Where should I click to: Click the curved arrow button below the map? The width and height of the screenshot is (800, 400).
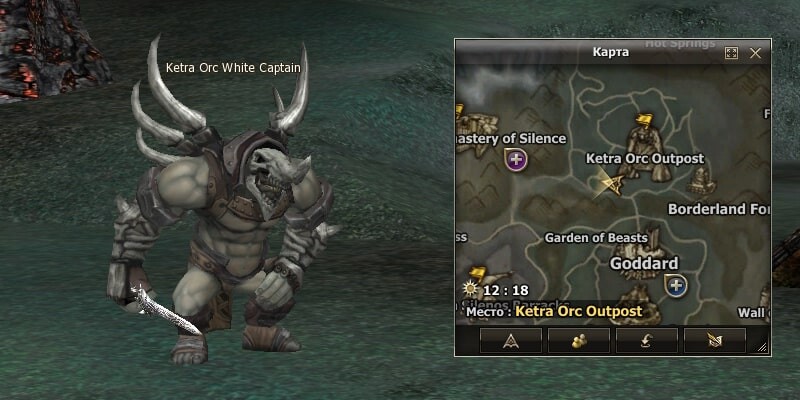point(645,341)
